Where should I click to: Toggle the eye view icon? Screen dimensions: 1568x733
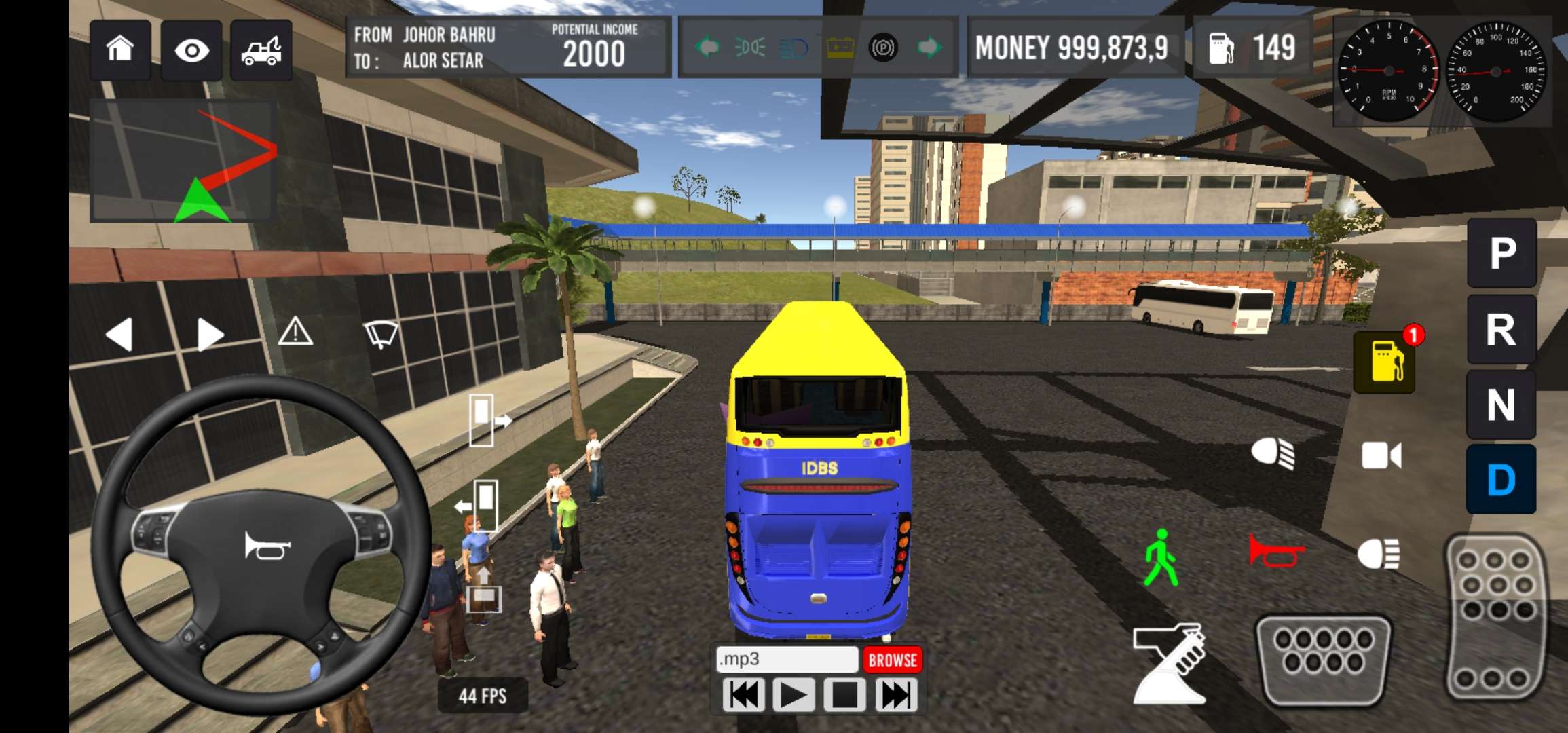[191, 50]
